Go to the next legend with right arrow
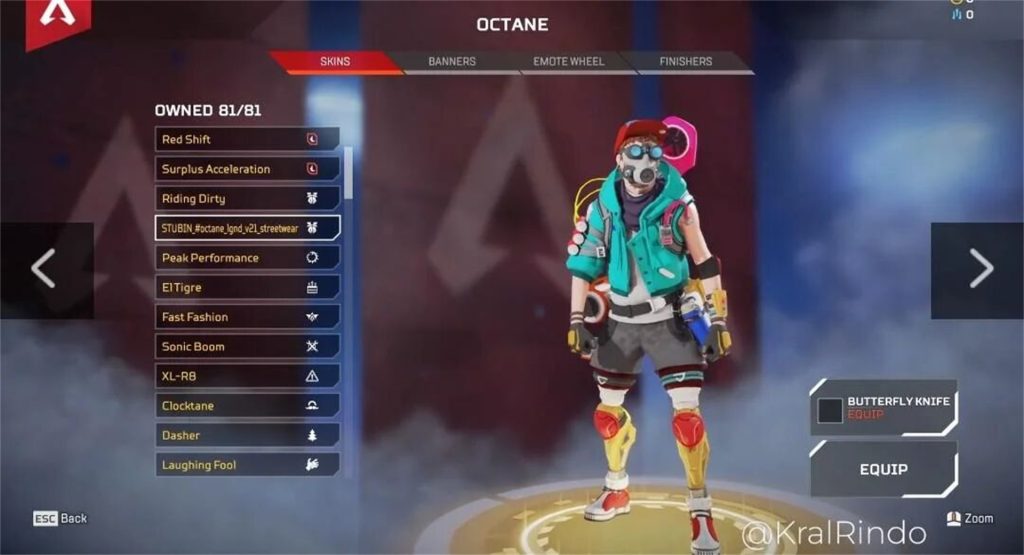 (980, 269)
